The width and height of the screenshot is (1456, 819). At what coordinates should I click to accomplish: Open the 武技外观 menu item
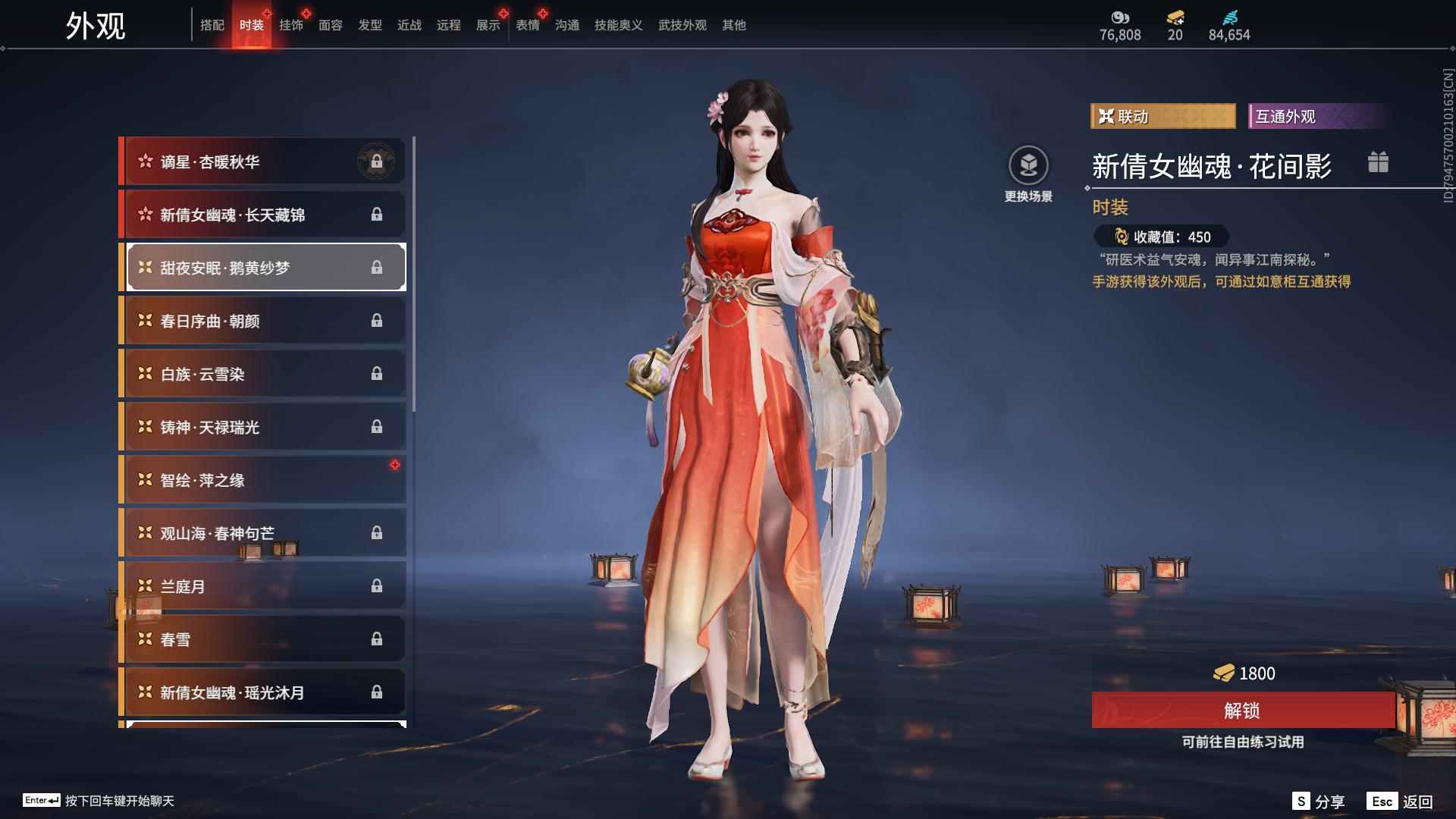681,24
